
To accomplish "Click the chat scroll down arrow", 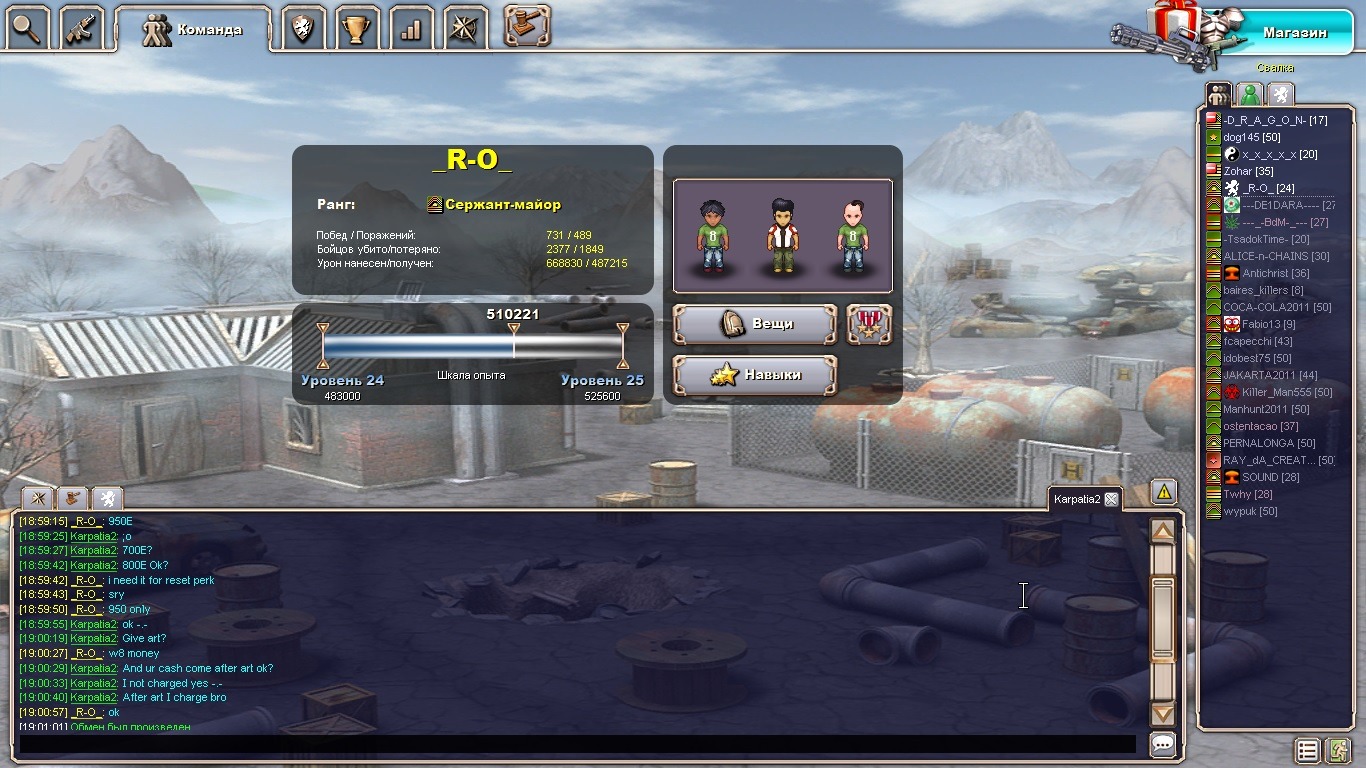I will point(1162,714).
